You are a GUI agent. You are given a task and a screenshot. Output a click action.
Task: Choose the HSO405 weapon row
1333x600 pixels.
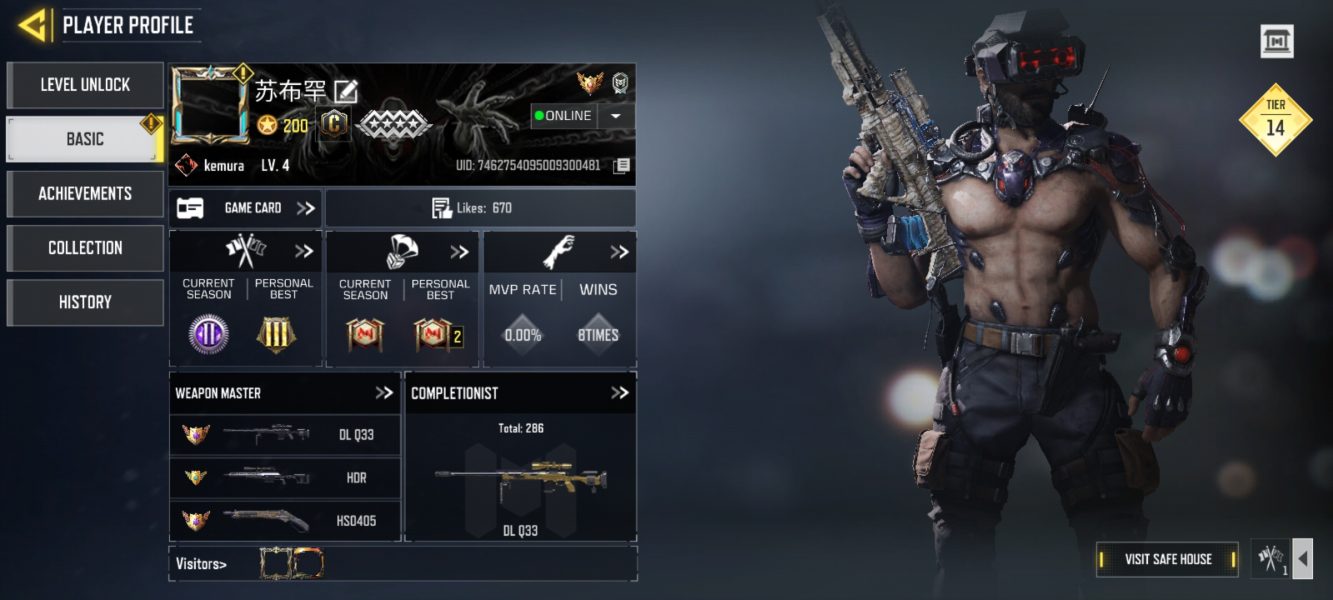tap(285, 520)
